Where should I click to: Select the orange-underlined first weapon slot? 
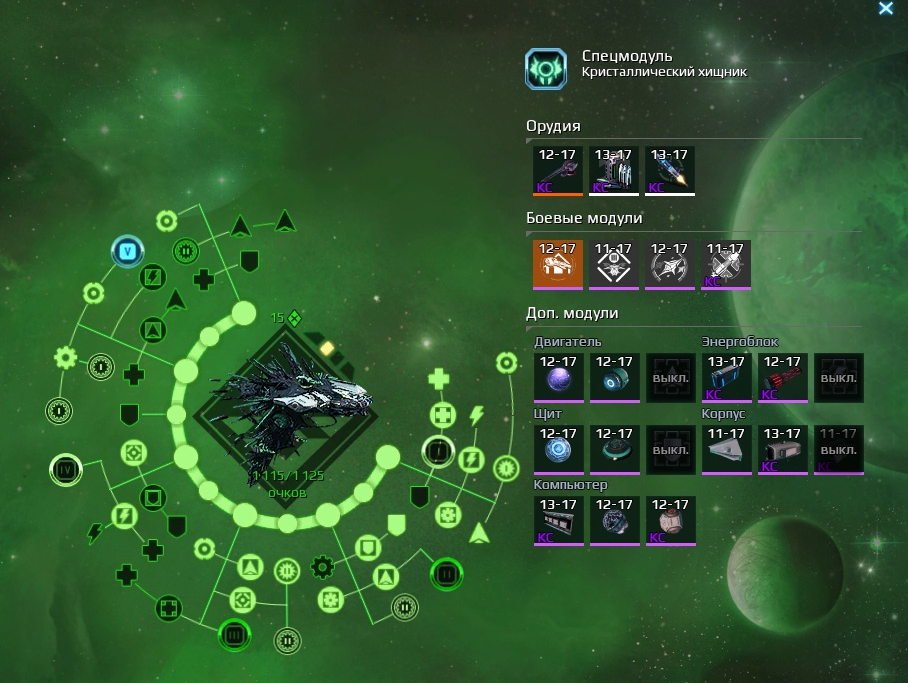(x=558, y=171)
